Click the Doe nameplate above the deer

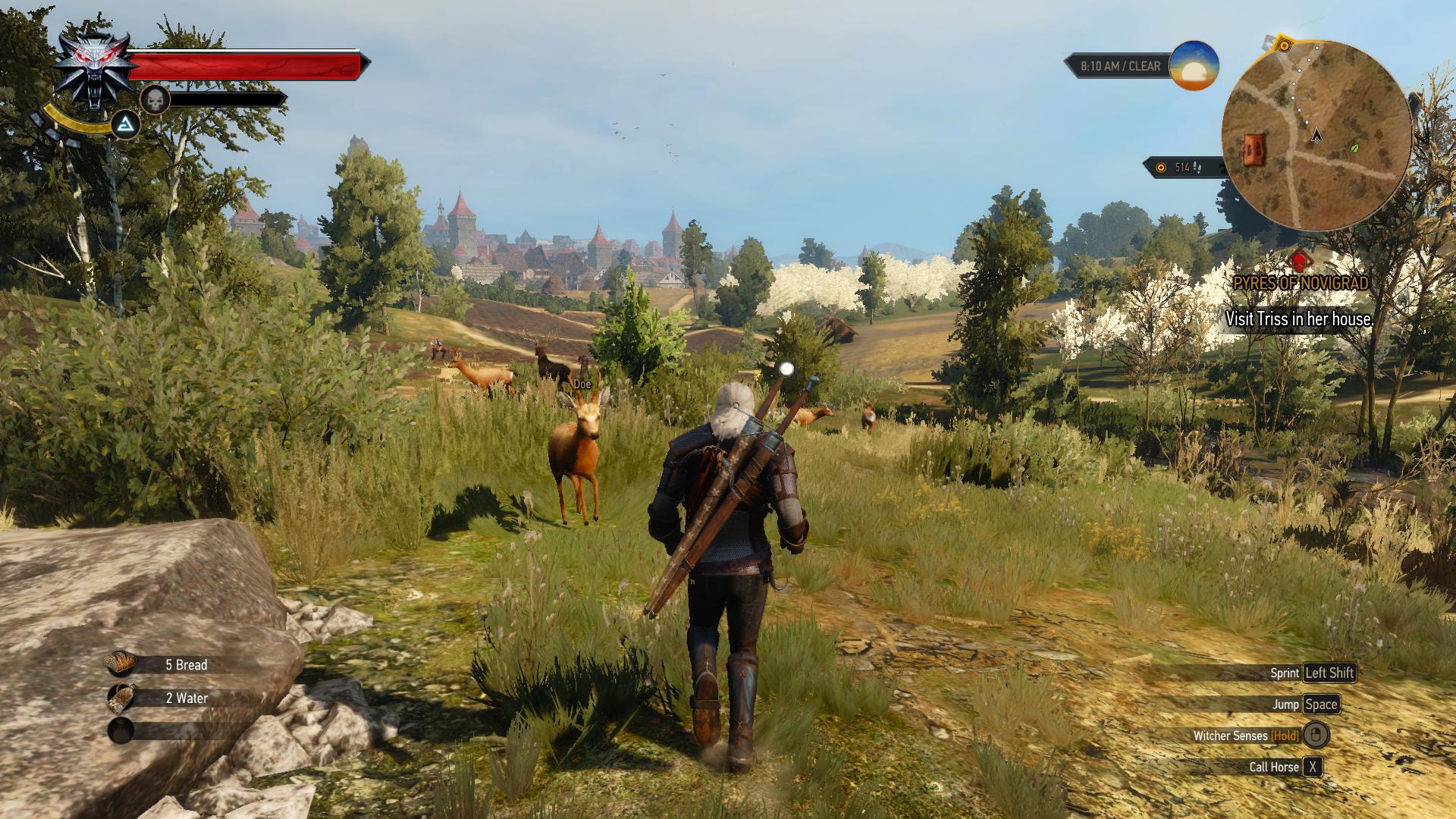[x=582, y=385]
